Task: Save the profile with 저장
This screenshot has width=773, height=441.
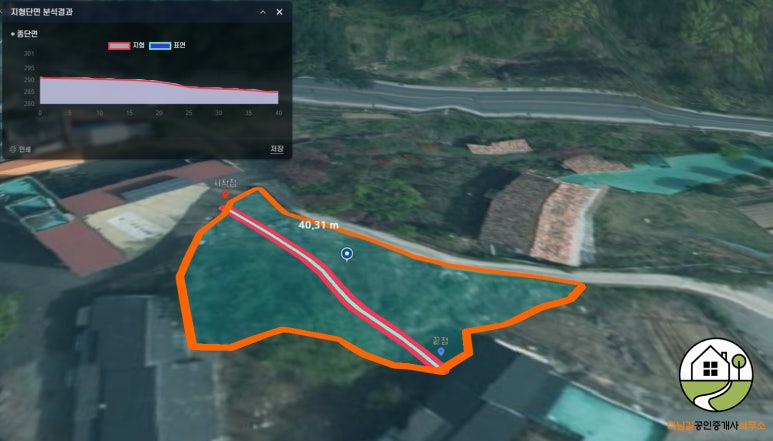Action: tap(277, 149)
